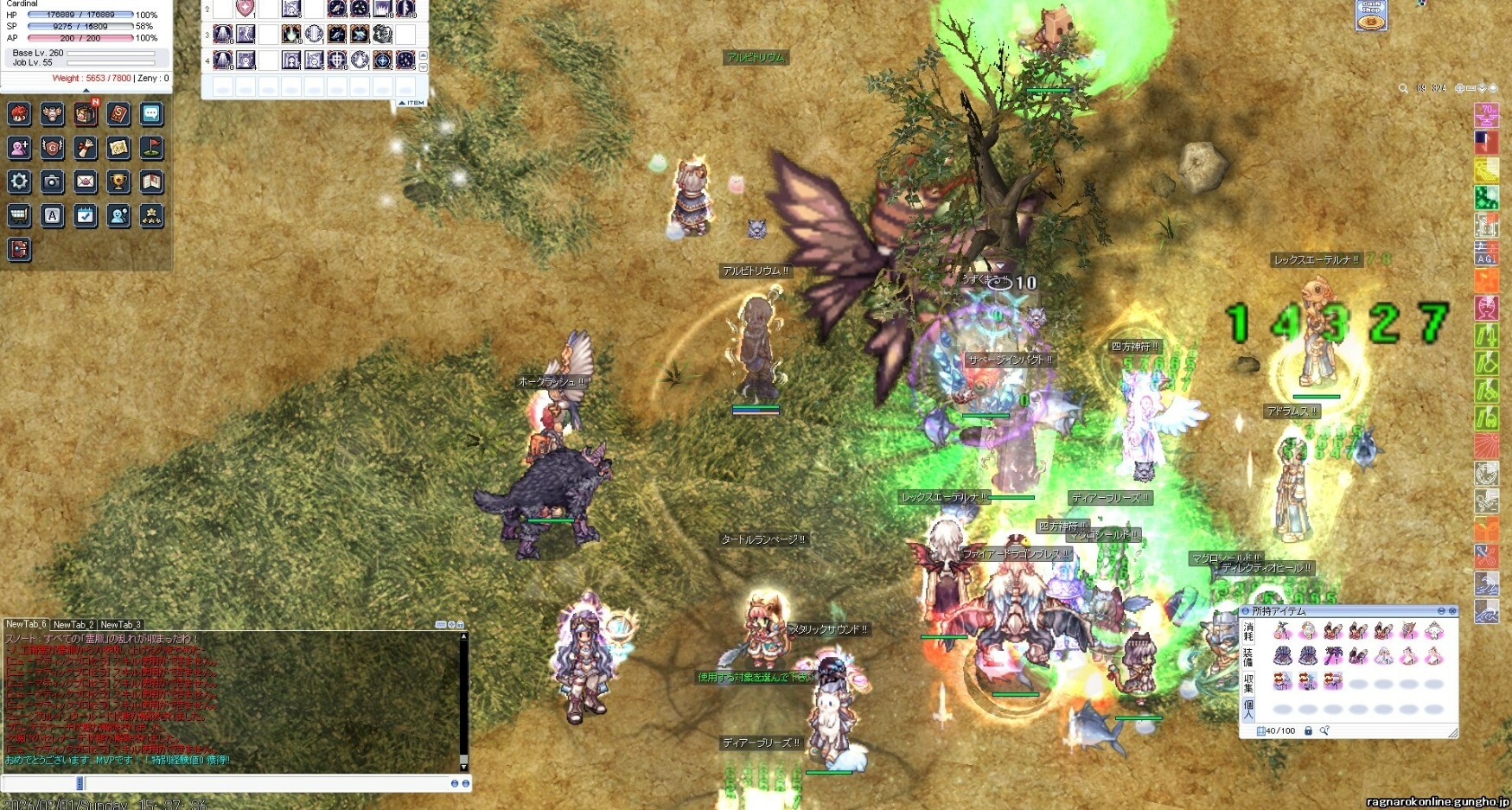Switch to the NewTab_3 chat tab
The width and height of the screenshot is (1512, 810).
(120, 624)
